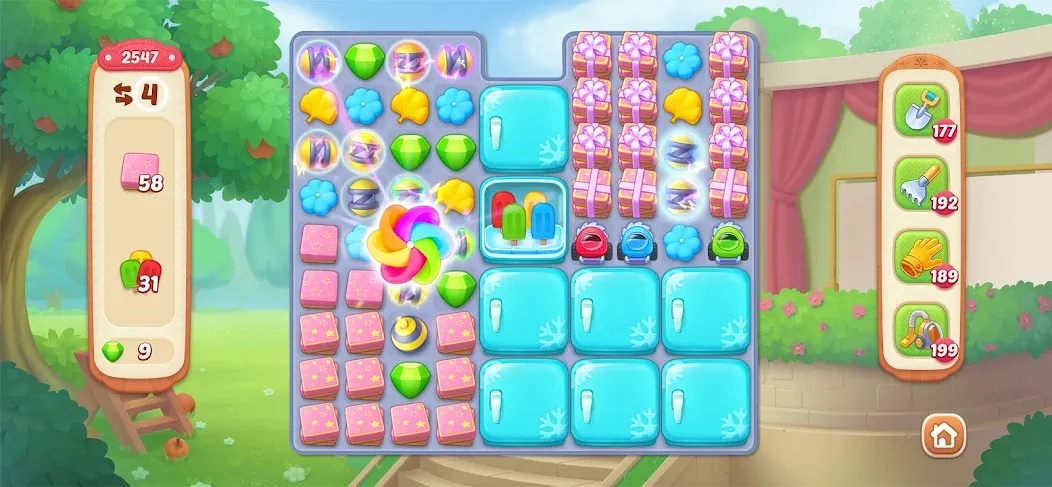Use the orange glove booster
Image resolution: width=1052 pixels, height=487 pixels.
click(x=915, y=254)
